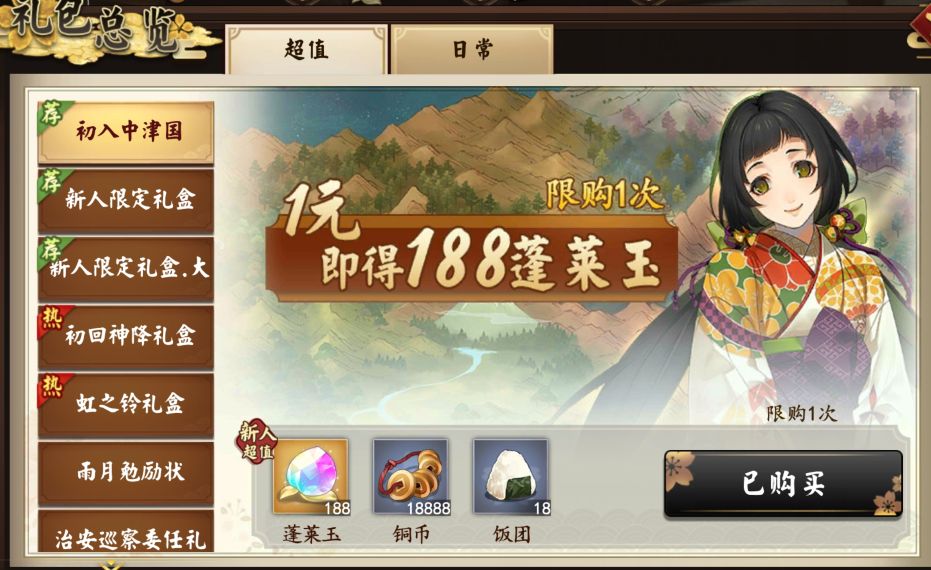931x570 pixels.
Task: Click the 已购买 button
Action: click(783, 484)
